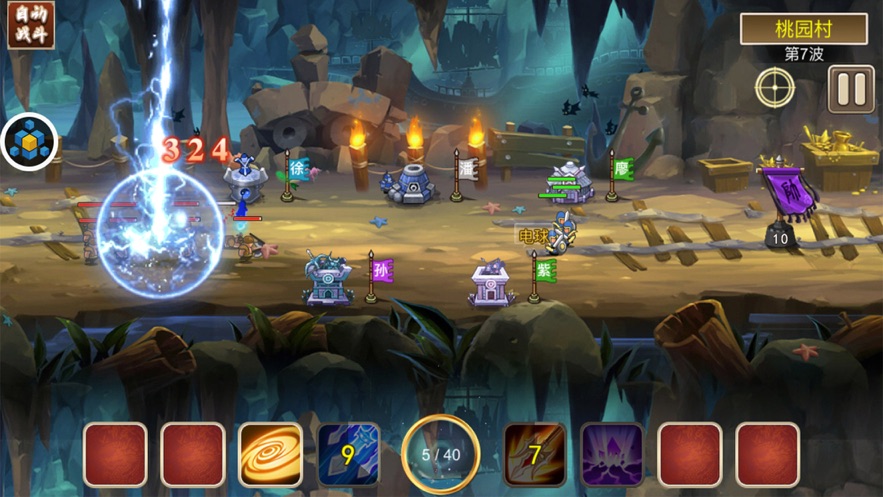Activate the purple burst skill
The image size is (883, 497).
point(612,455)
